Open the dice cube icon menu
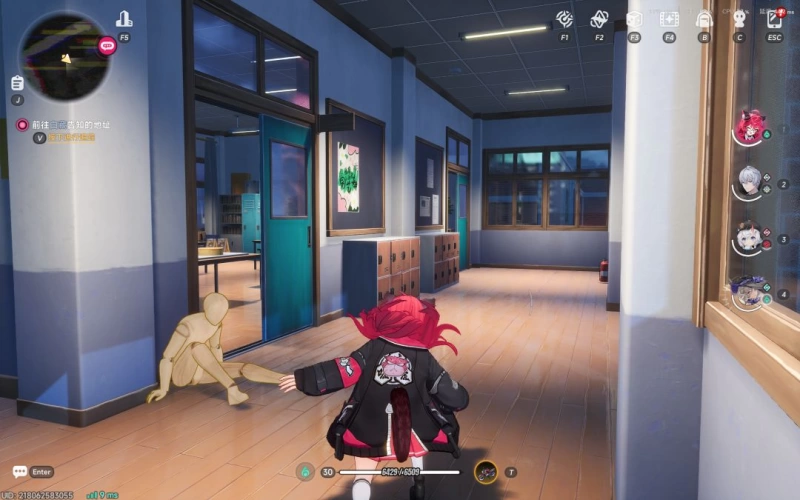 coord(634,19)
